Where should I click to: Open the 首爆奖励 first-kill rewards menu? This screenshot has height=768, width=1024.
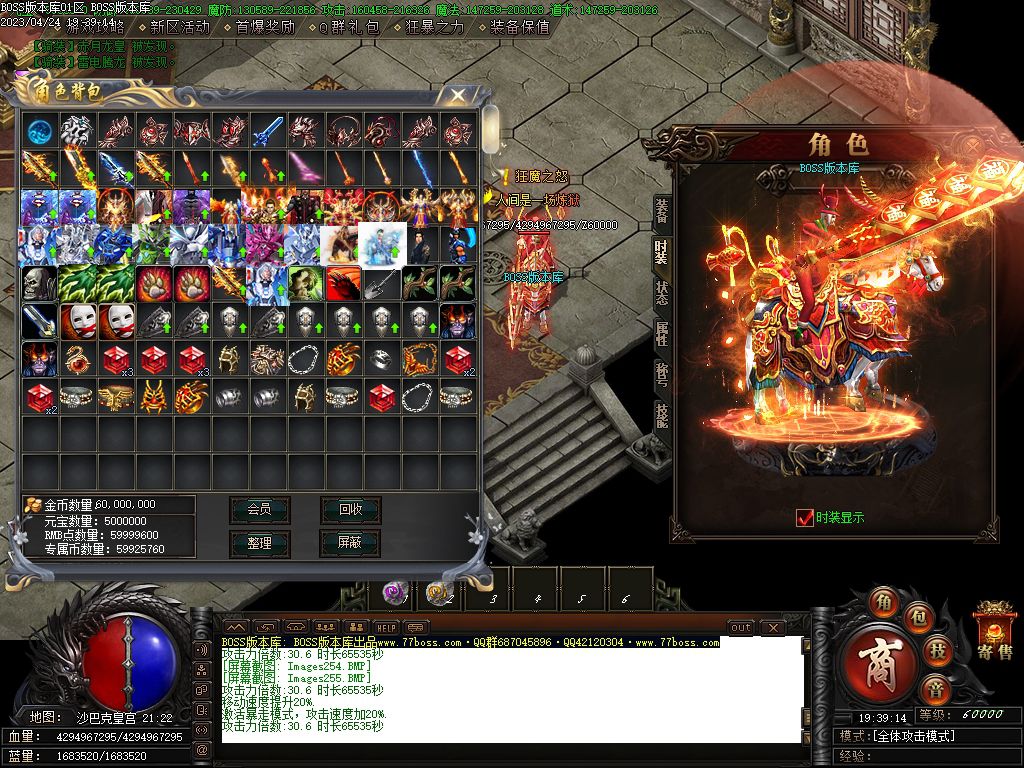point(265,27)
